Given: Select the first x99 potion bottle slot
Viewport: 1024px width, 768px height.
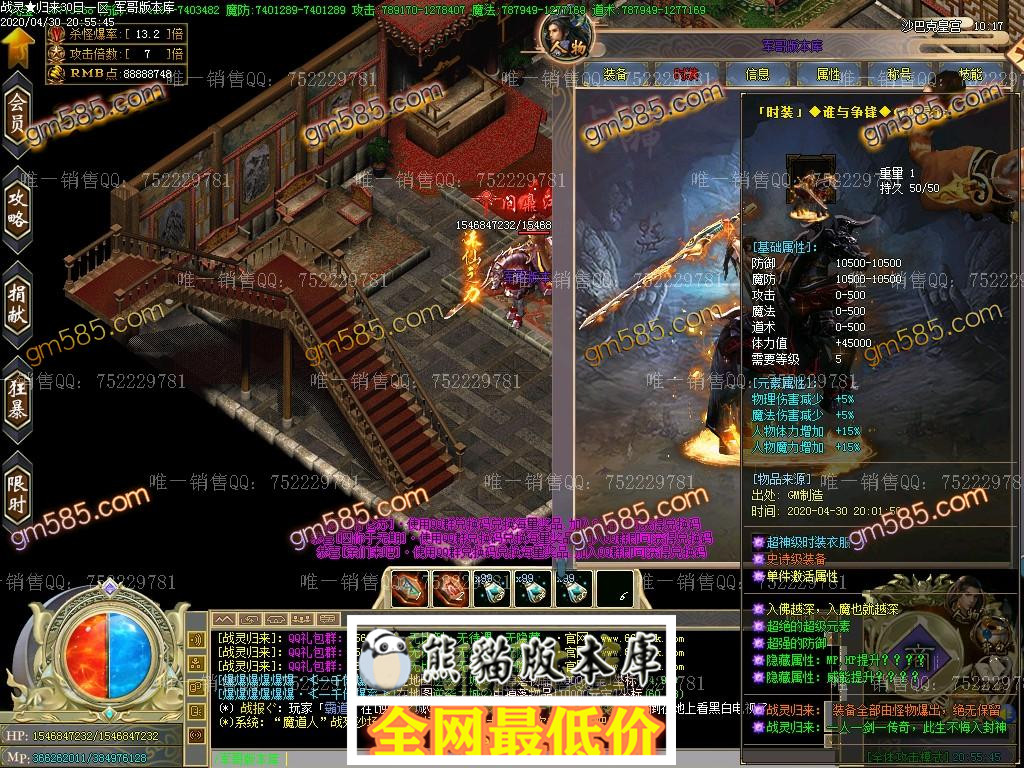Looking at the screenshot, I should (x=492, y=590).
